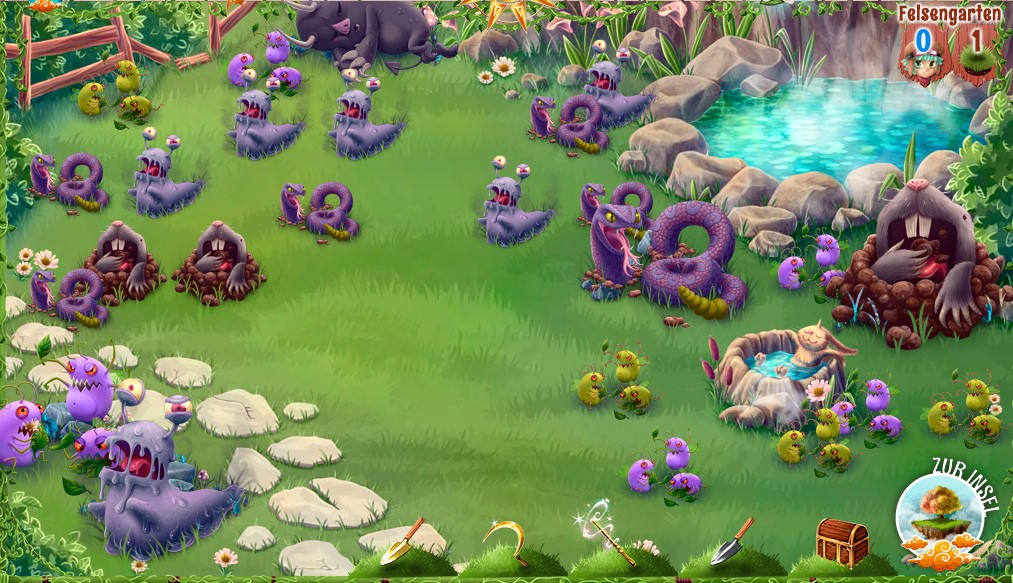Select the golden shovel tool
1013x583 pixels.
[402, 541]
